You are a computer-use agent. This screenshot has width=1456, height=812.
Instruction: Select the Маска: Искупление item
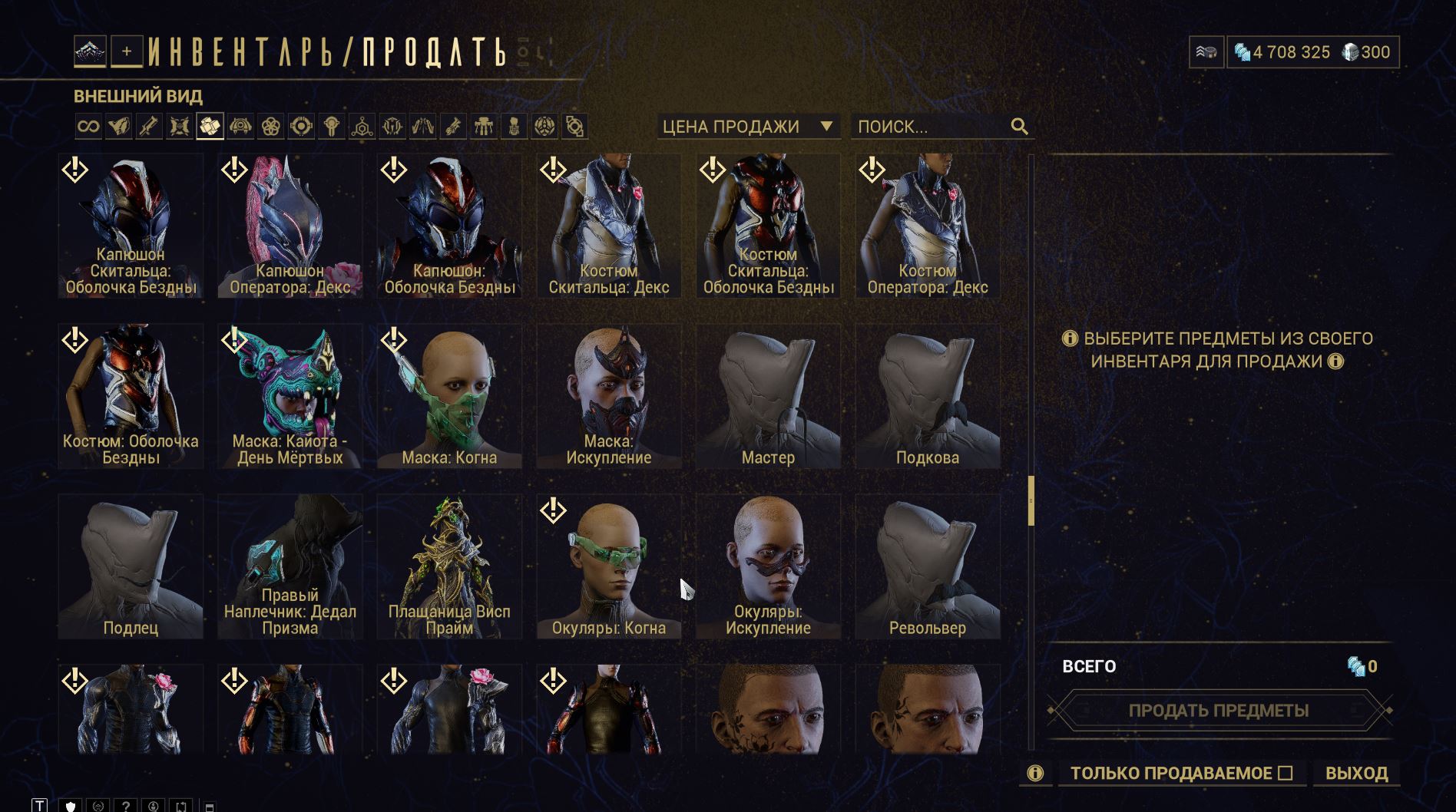pyautogui.click(x=609, y=396)
